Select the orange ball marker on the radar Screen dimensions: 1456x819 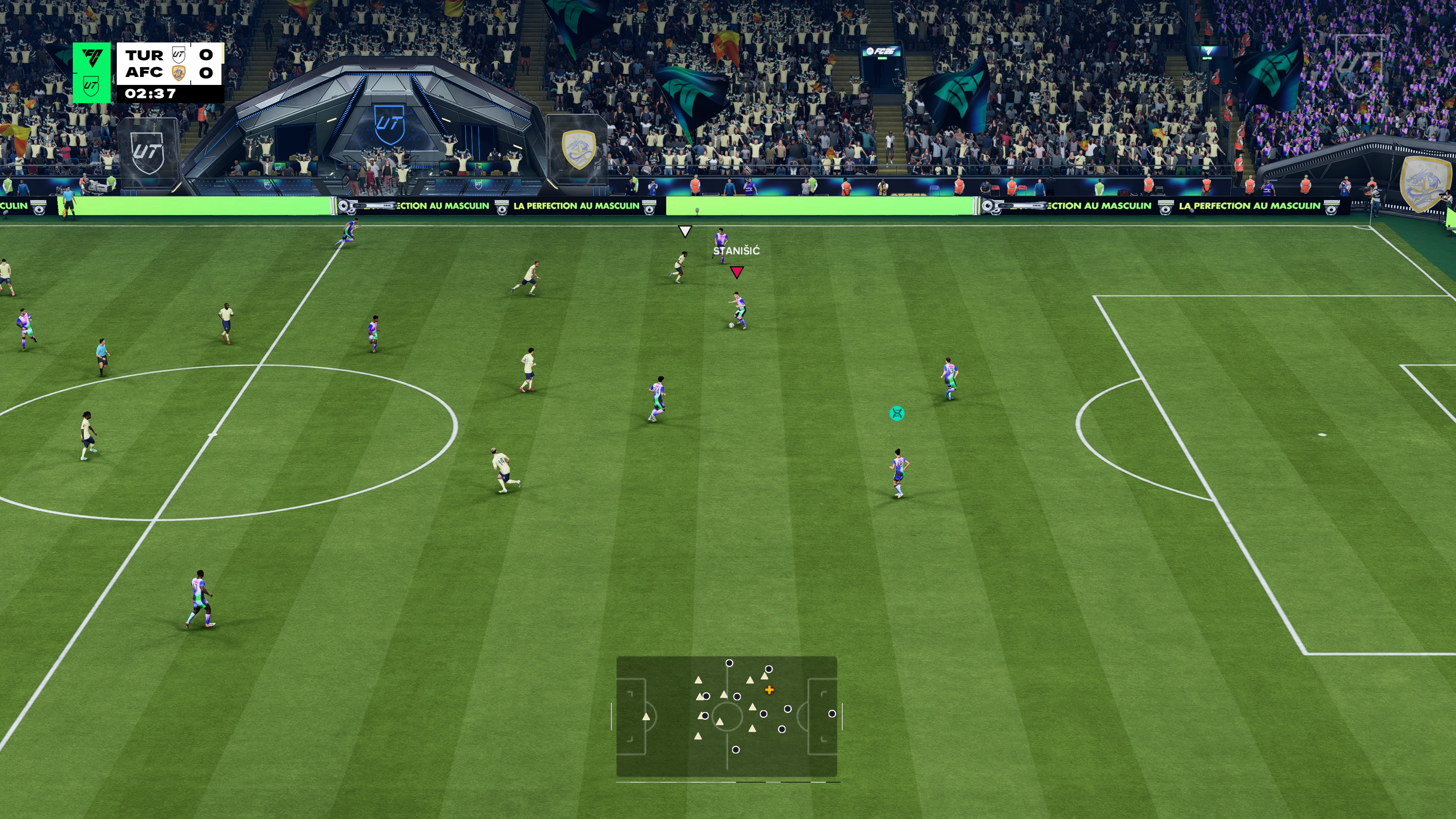click(x=769, y=690)
